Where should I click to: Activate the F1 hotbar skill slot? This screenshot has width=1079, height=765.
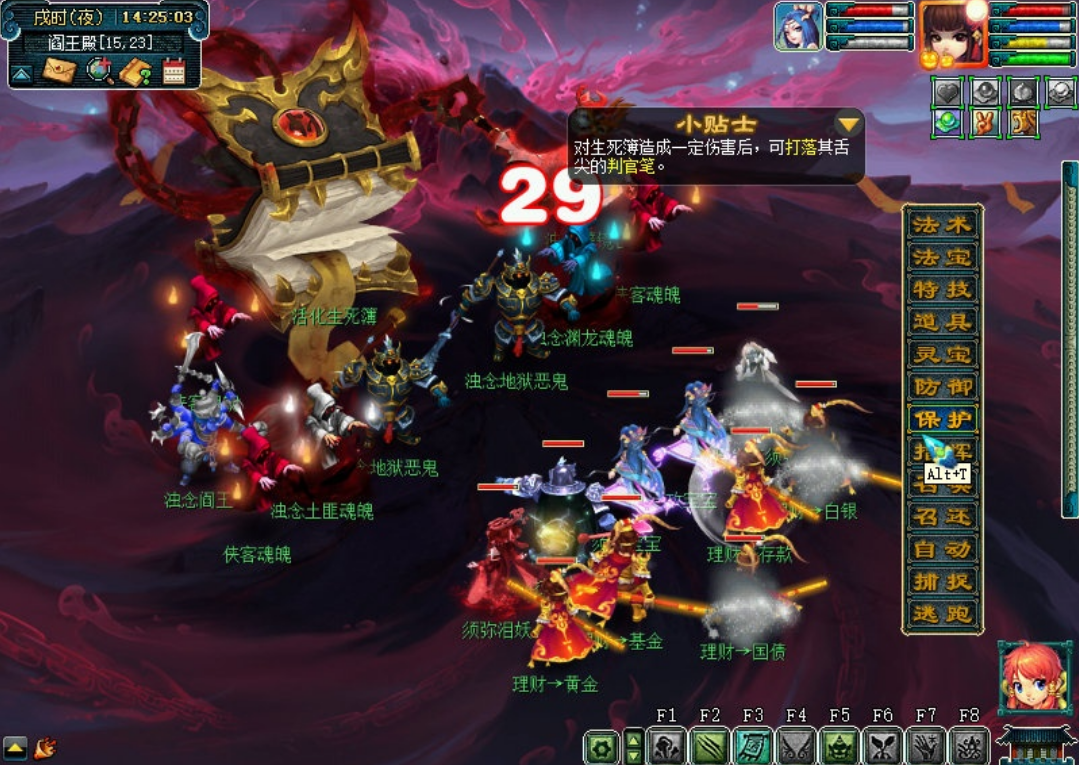coord(666,746)
